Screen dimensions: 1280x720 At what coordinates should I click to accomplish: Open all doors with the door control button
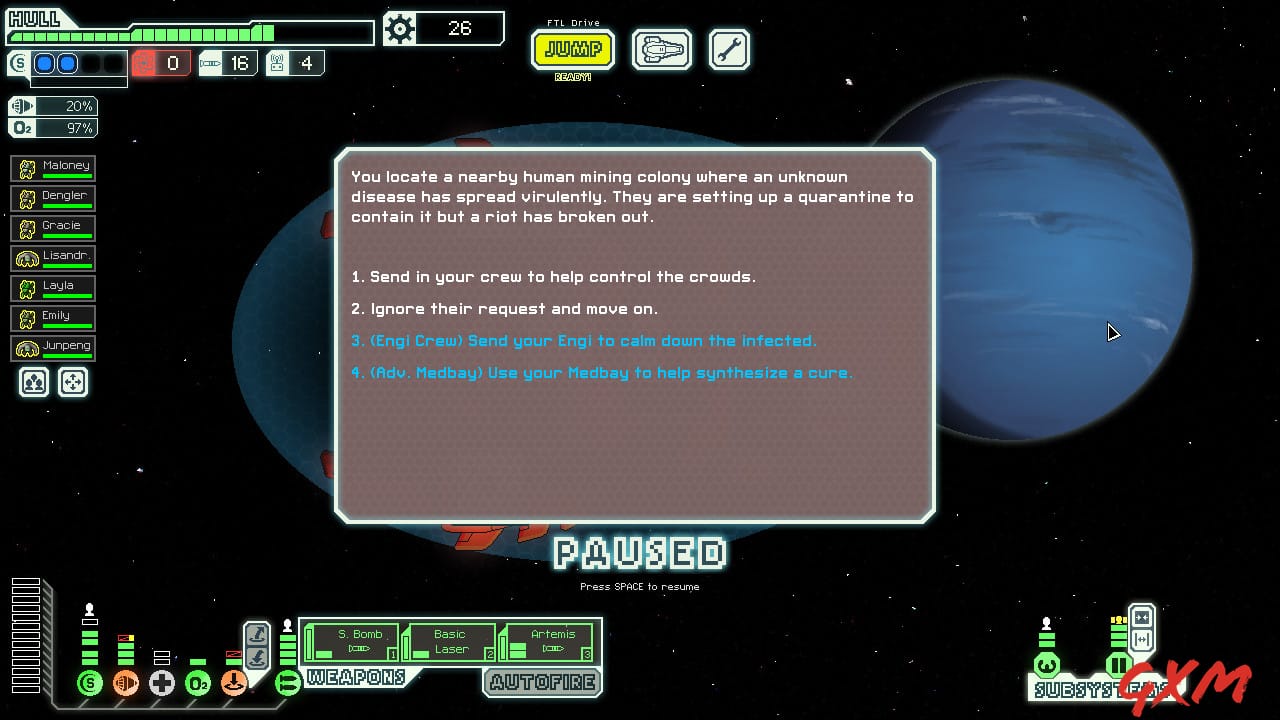1142,639
